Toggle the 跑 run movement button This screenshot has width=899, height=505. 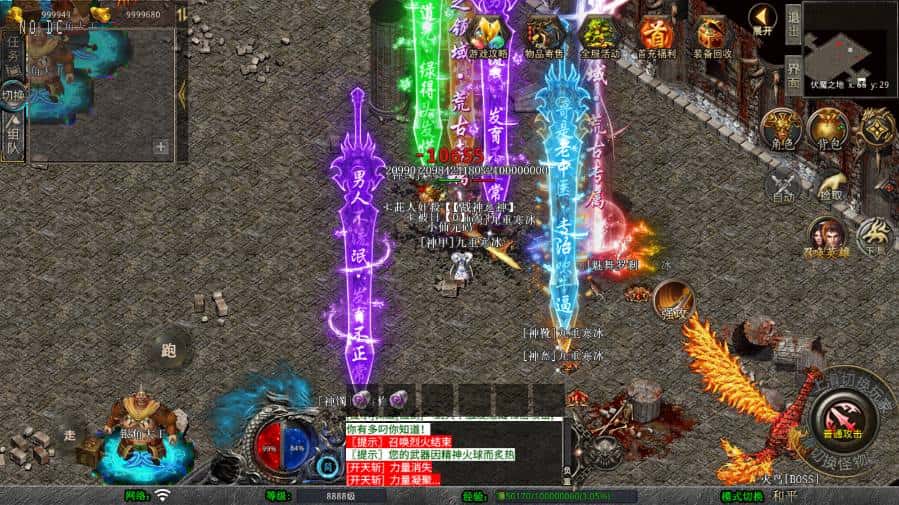click(167, 348)
